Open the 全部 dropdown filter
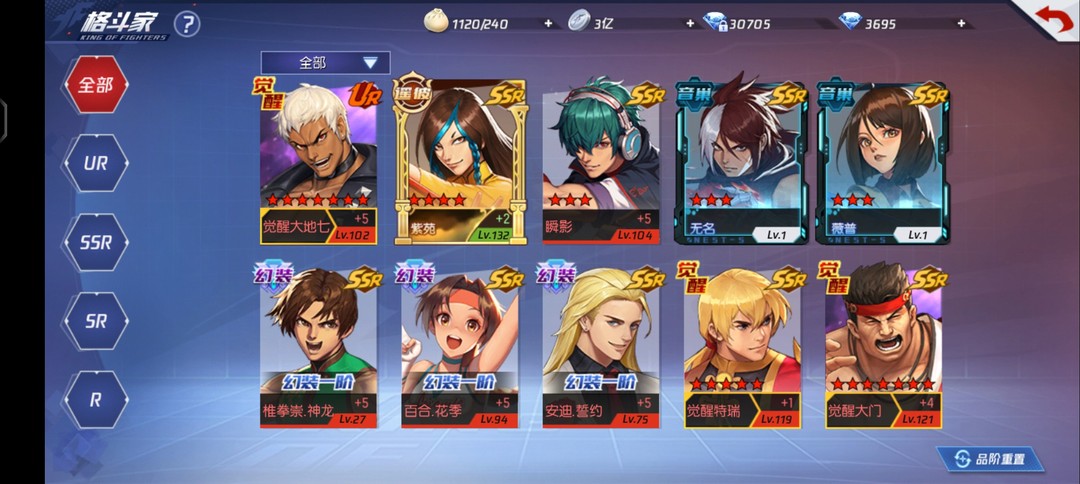 pyautogui.click(x=325, y=63)
